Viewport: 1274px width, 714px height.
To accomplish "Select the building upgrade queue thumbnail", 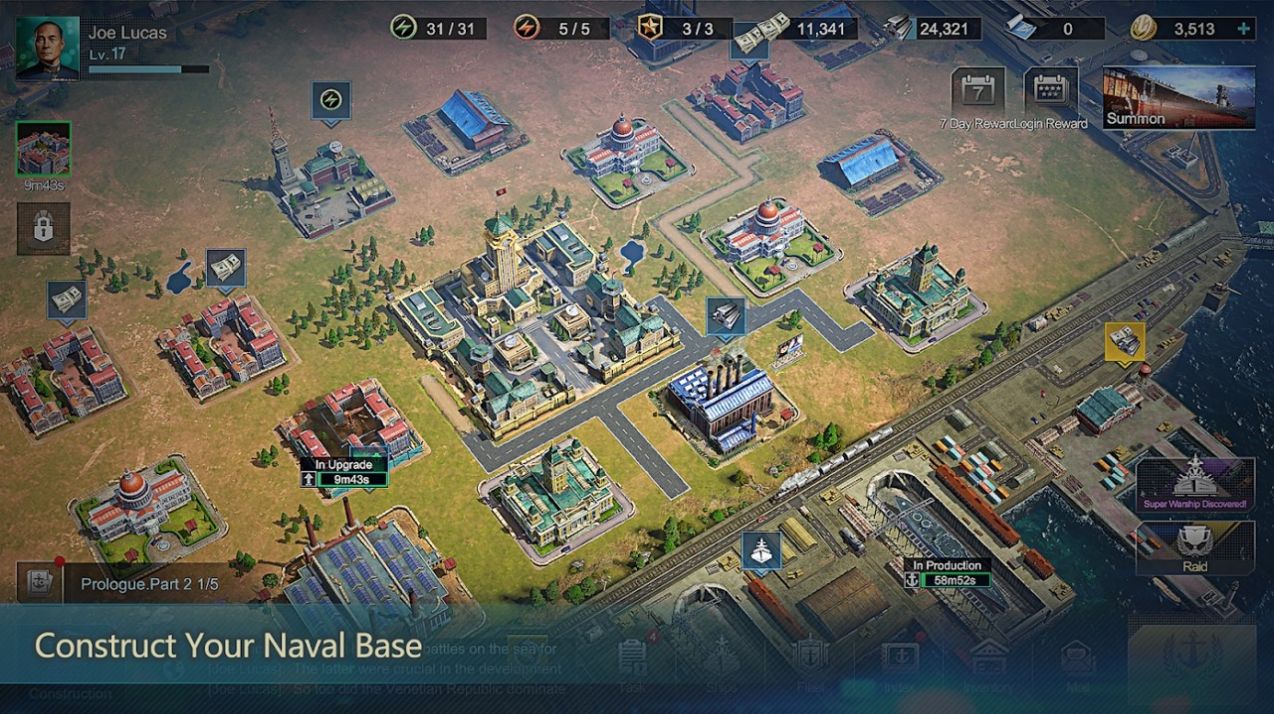I will pos(43,149).
